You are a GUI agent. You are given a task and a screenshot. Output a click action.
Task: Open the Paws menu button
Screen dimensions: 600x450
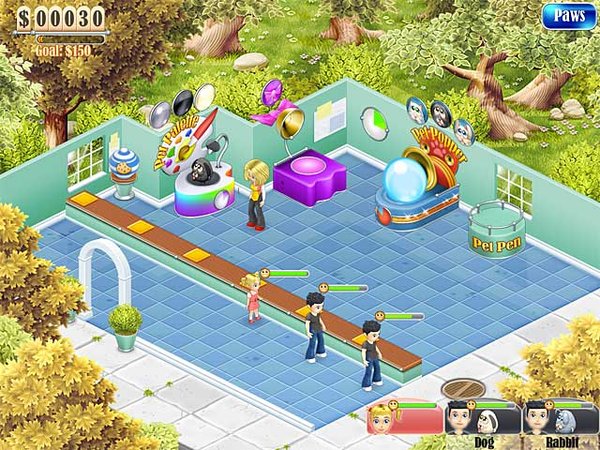[568, 16]
